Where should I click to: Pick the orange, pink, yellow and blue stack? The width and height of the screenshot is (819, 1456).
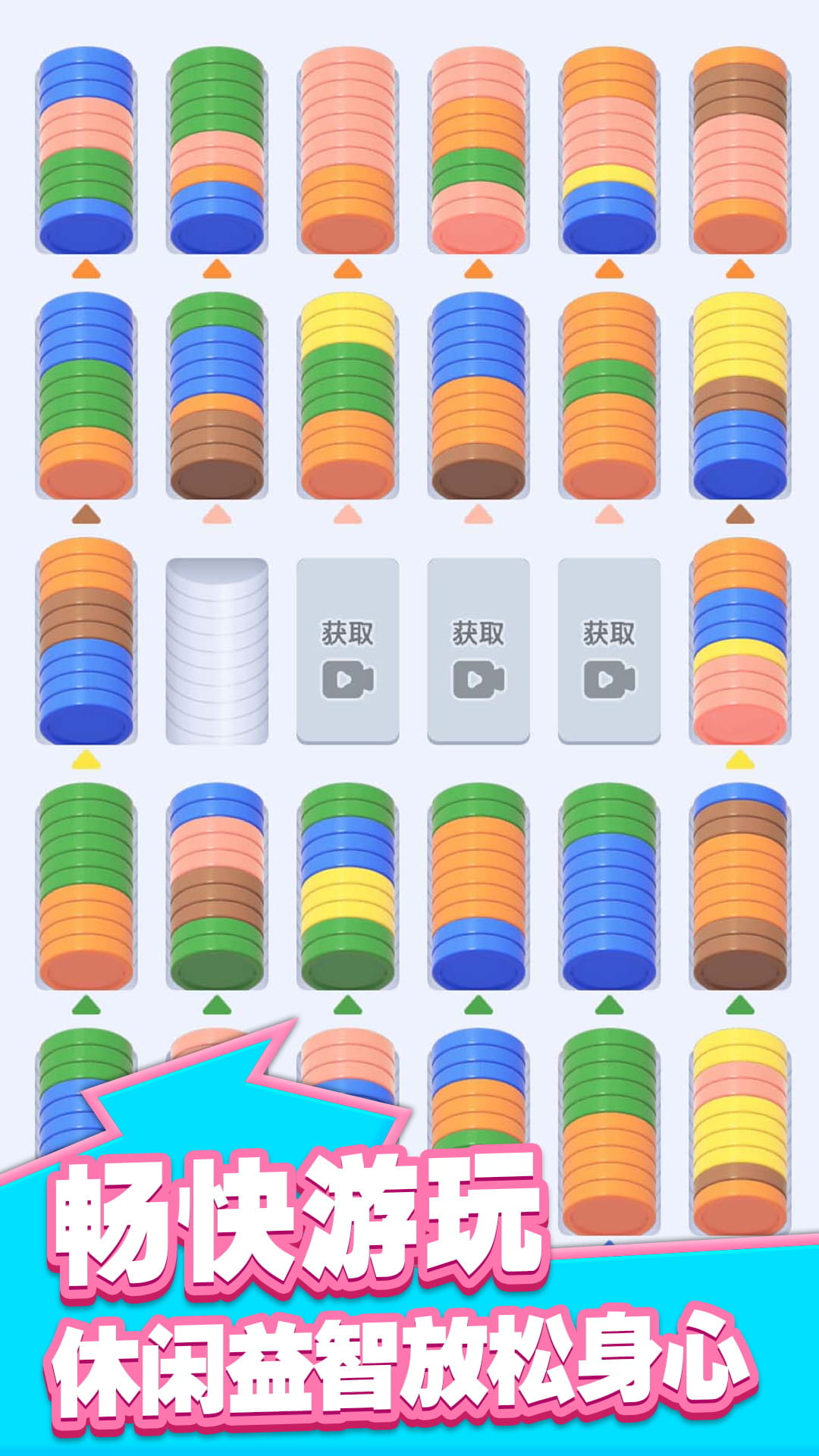pyautogui.click(x=609, y=150)
